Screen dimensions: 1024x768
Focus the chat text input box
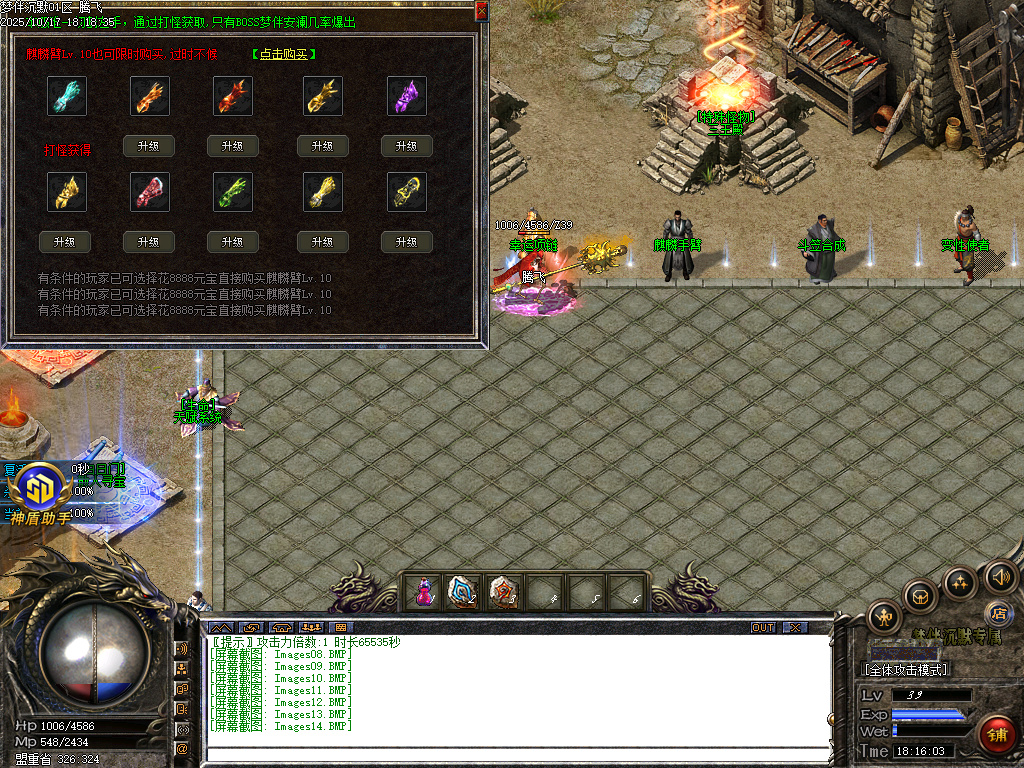515,753
